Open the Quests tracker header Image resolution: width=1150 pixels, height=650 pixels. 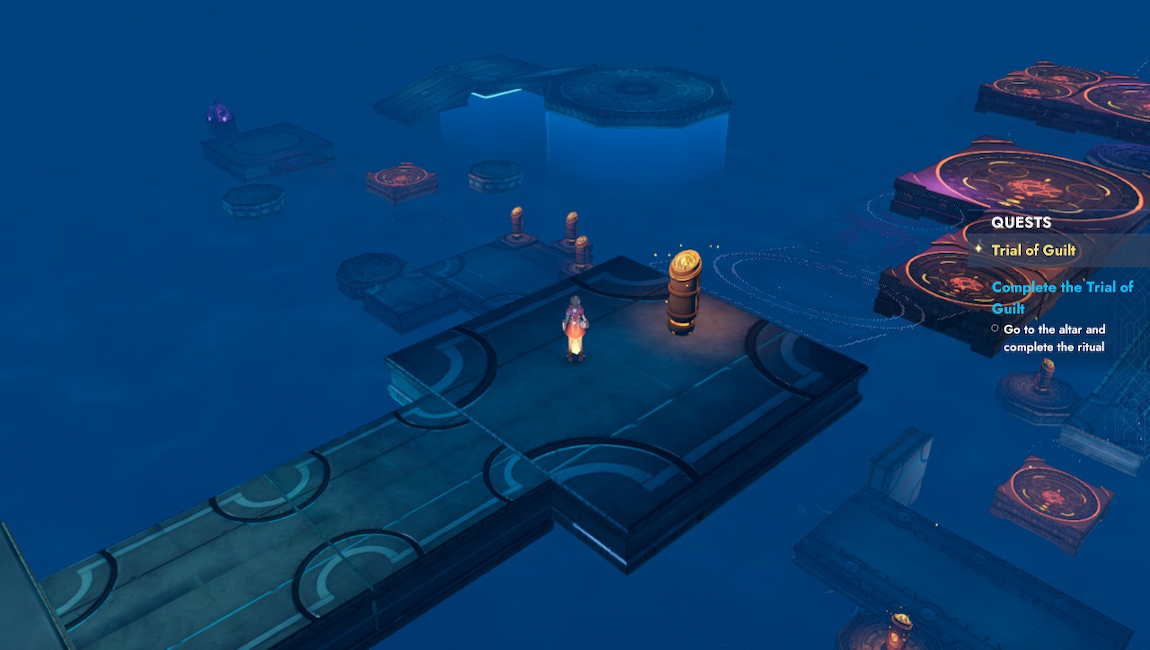point(1021,223)
